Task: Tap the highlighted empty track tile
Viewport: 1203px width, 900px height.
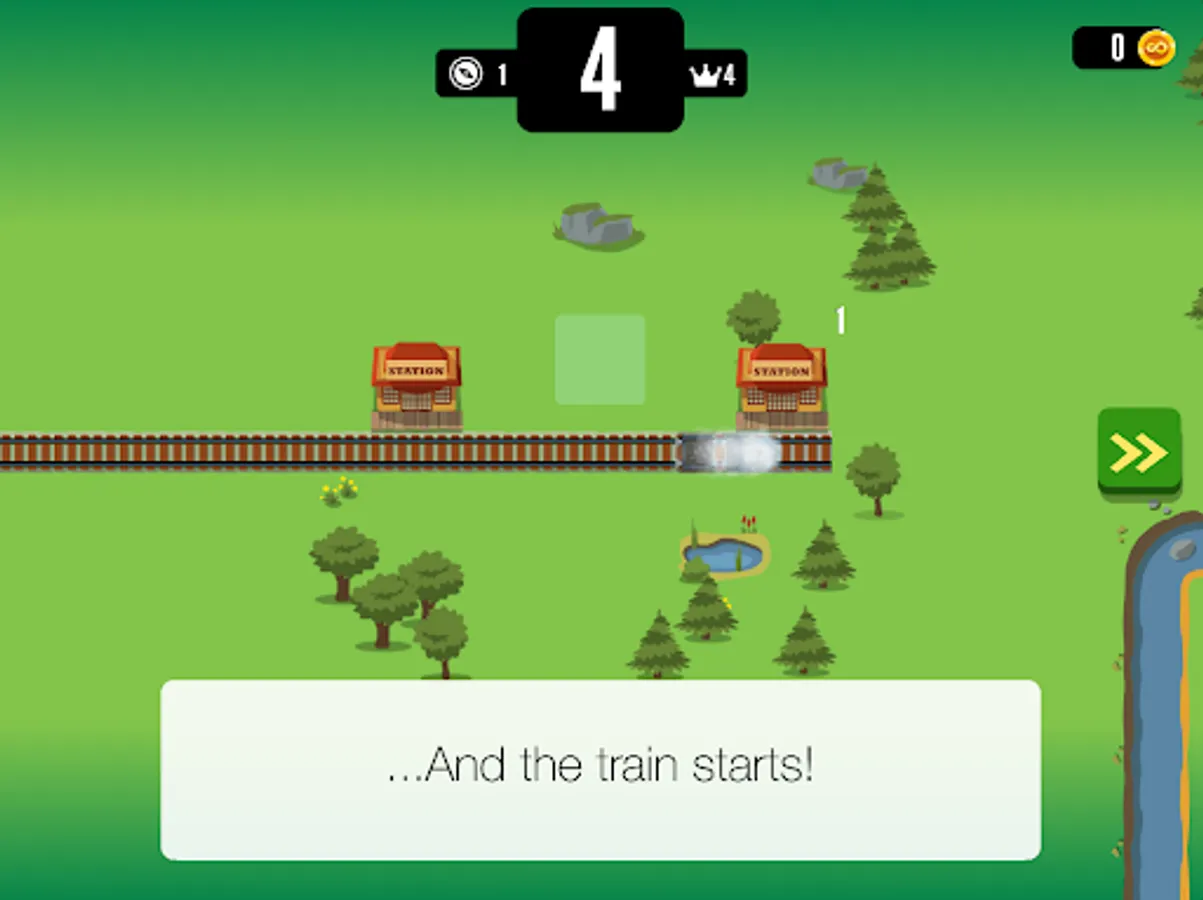Action: (x=600, y=360)
